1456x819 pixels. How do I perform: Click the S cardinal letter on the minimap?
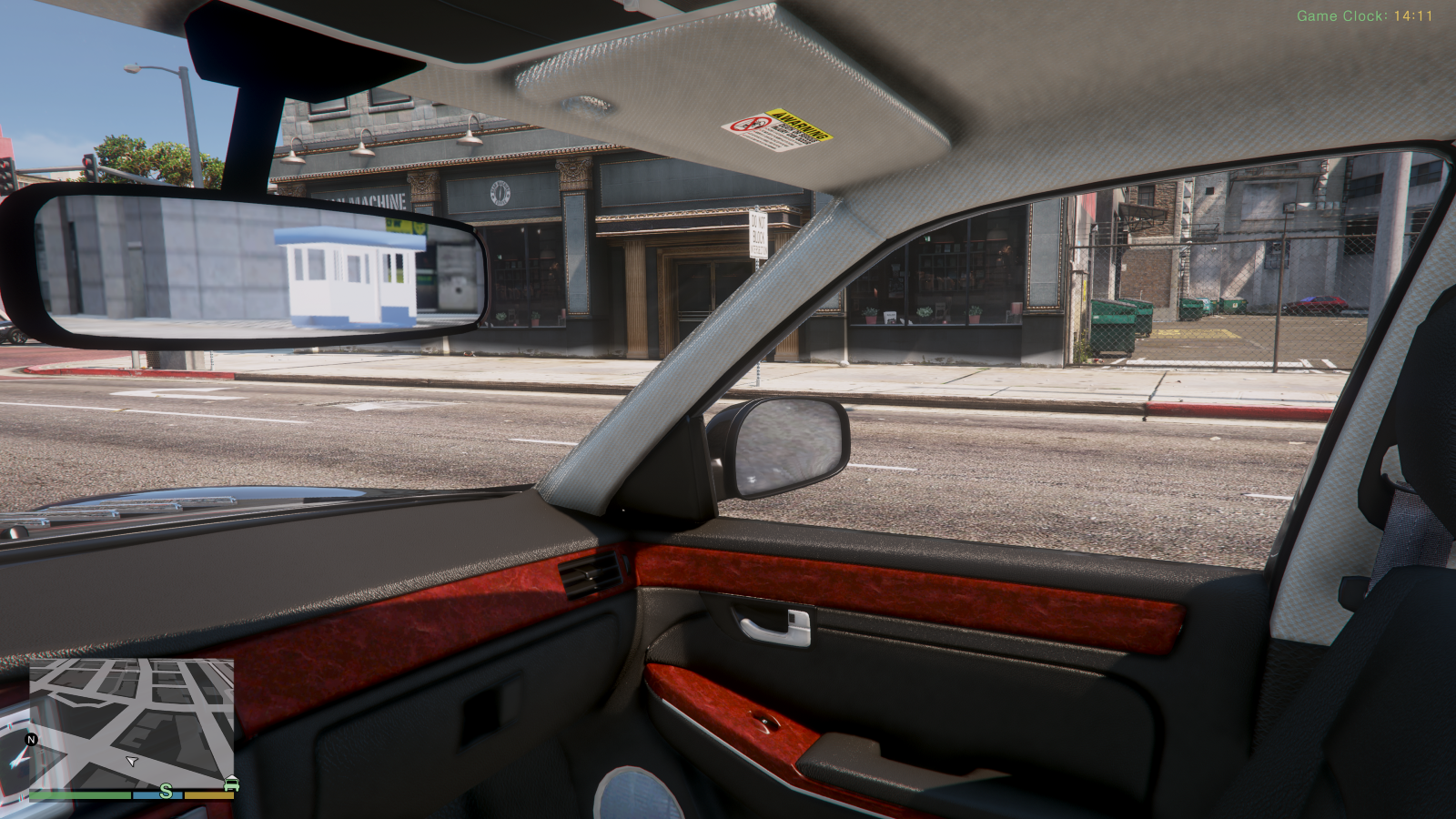(164, 791)
